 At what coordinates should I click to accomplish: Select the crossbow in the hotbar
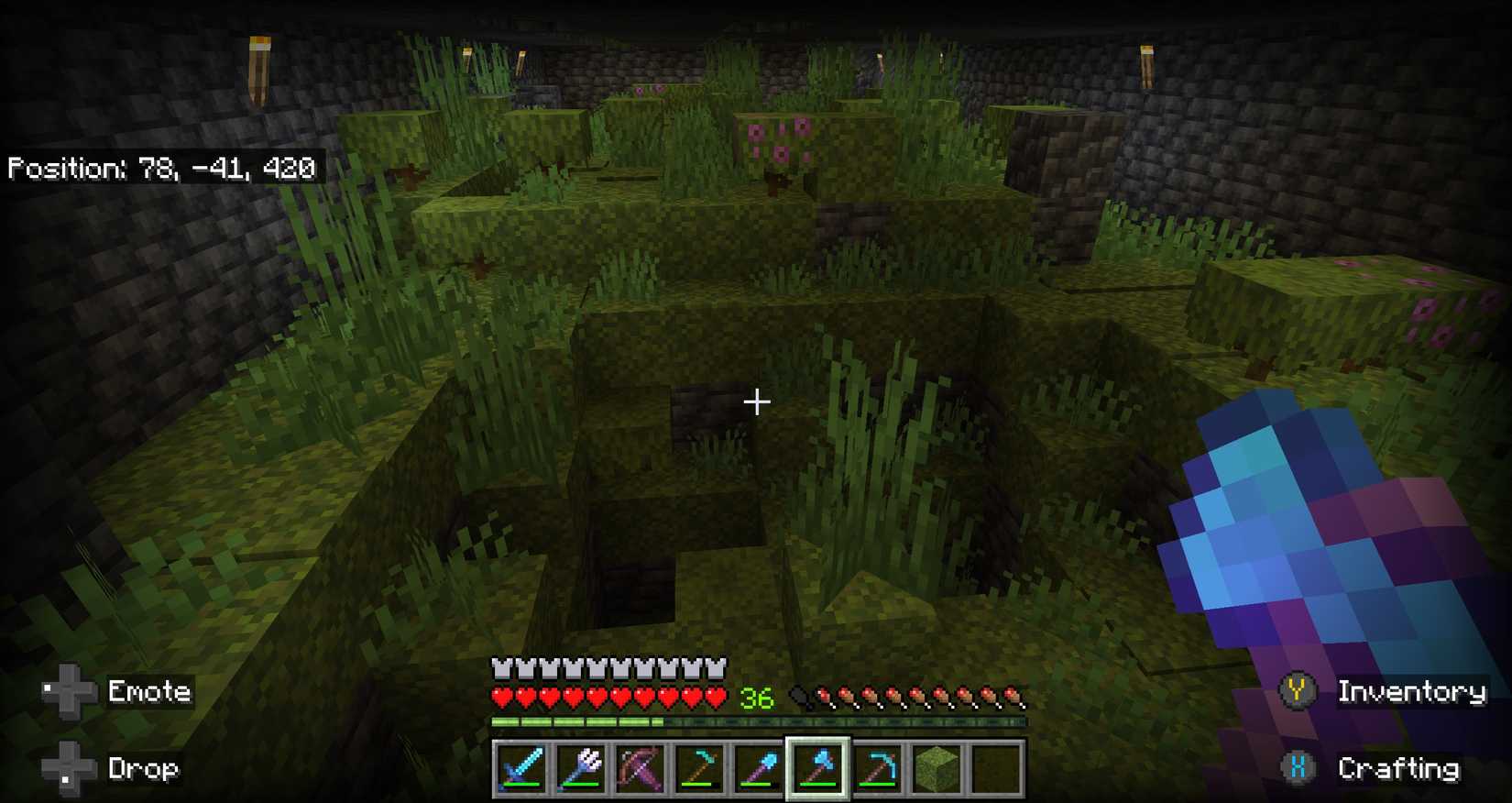coord(640,770)
